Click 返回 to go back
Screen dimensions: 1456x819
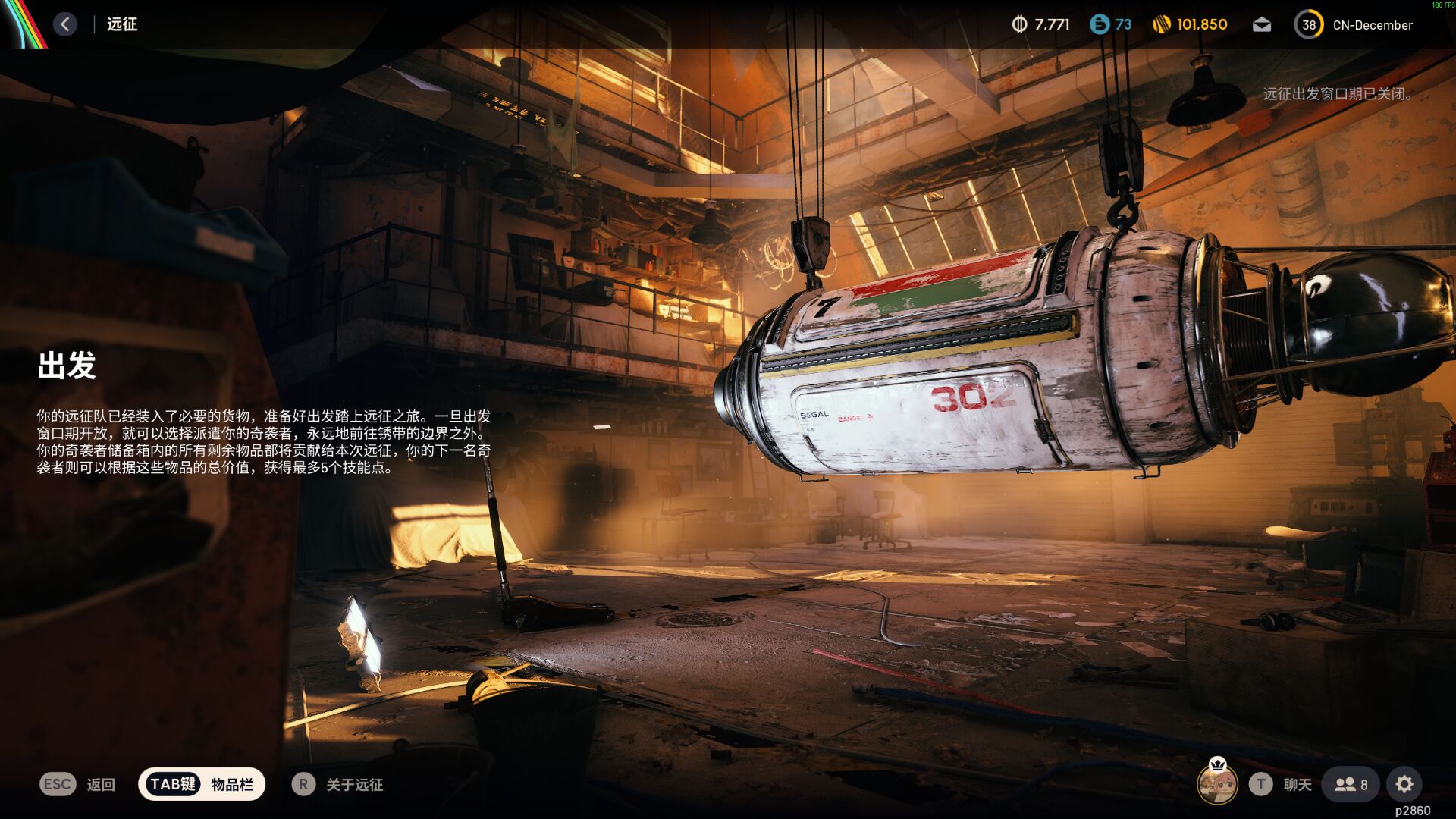(101, 784)
